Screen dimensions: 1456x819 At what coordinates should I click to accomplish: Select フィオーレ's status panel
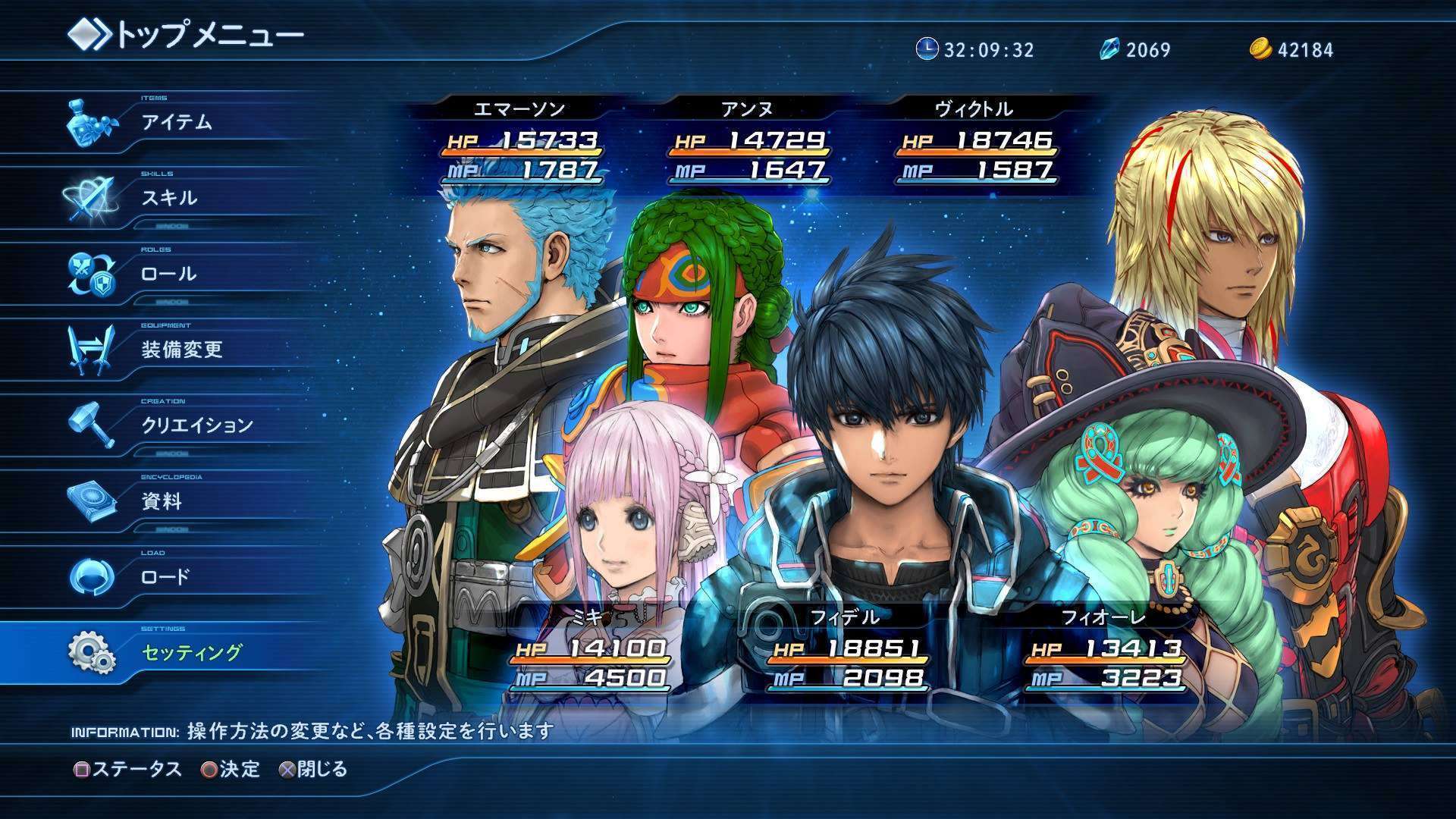(1104, 651)
